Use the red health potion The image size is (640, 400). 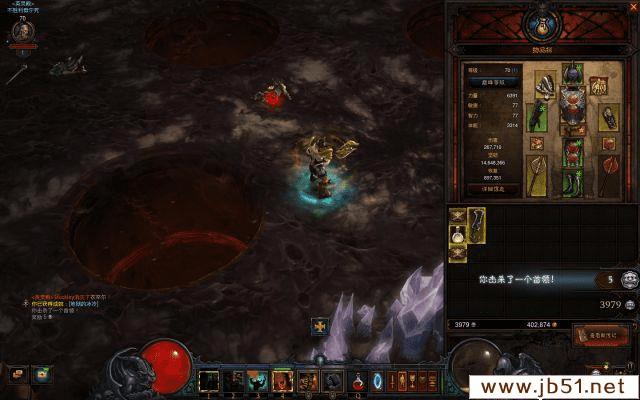point(357,381)
